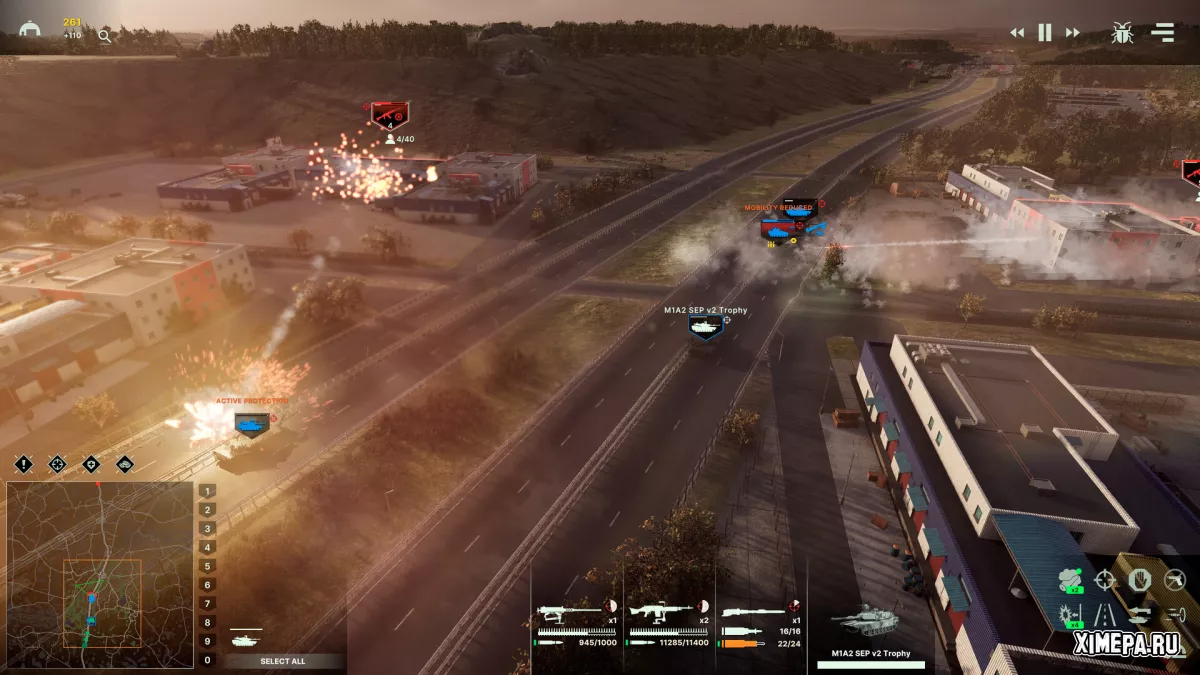The width and height of the screenshot is (1200, 675).
Task: Select the M1A2 SEP Trophy tank marker
Action: point(705,326)
